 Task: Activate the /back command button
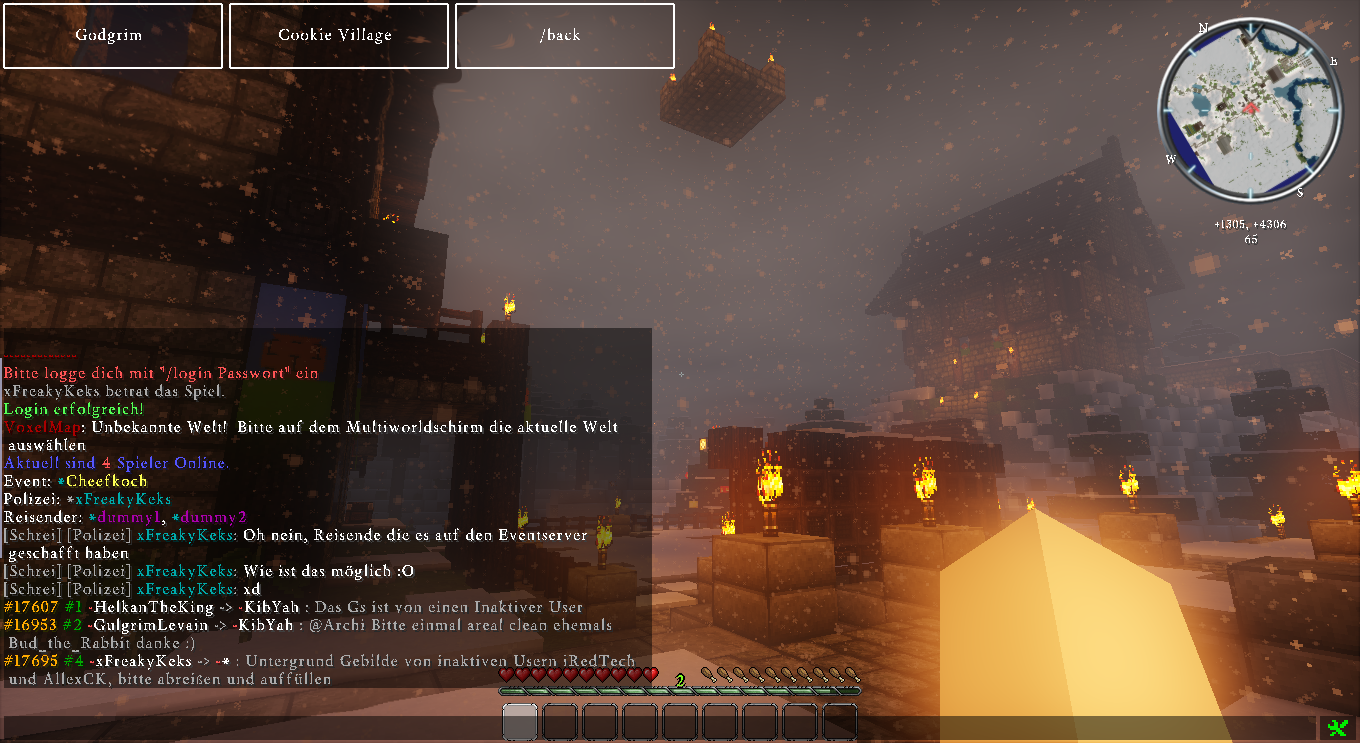[564, 36]
